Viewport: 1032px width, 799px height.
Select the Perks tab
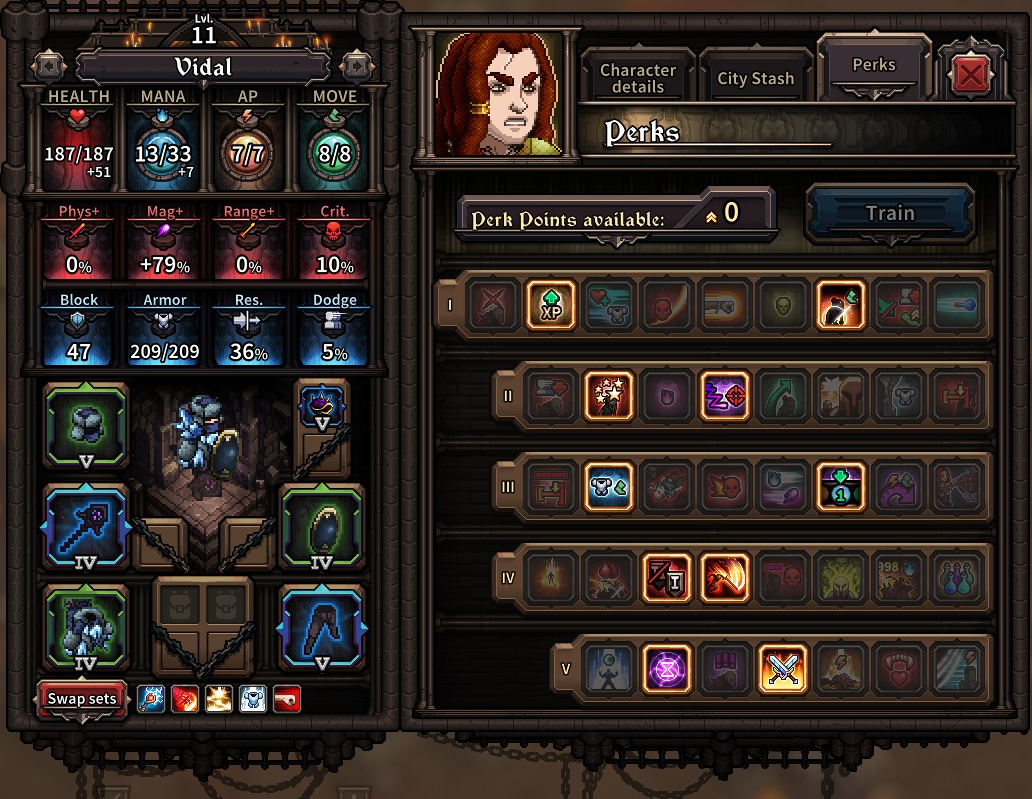click(873, 65)
